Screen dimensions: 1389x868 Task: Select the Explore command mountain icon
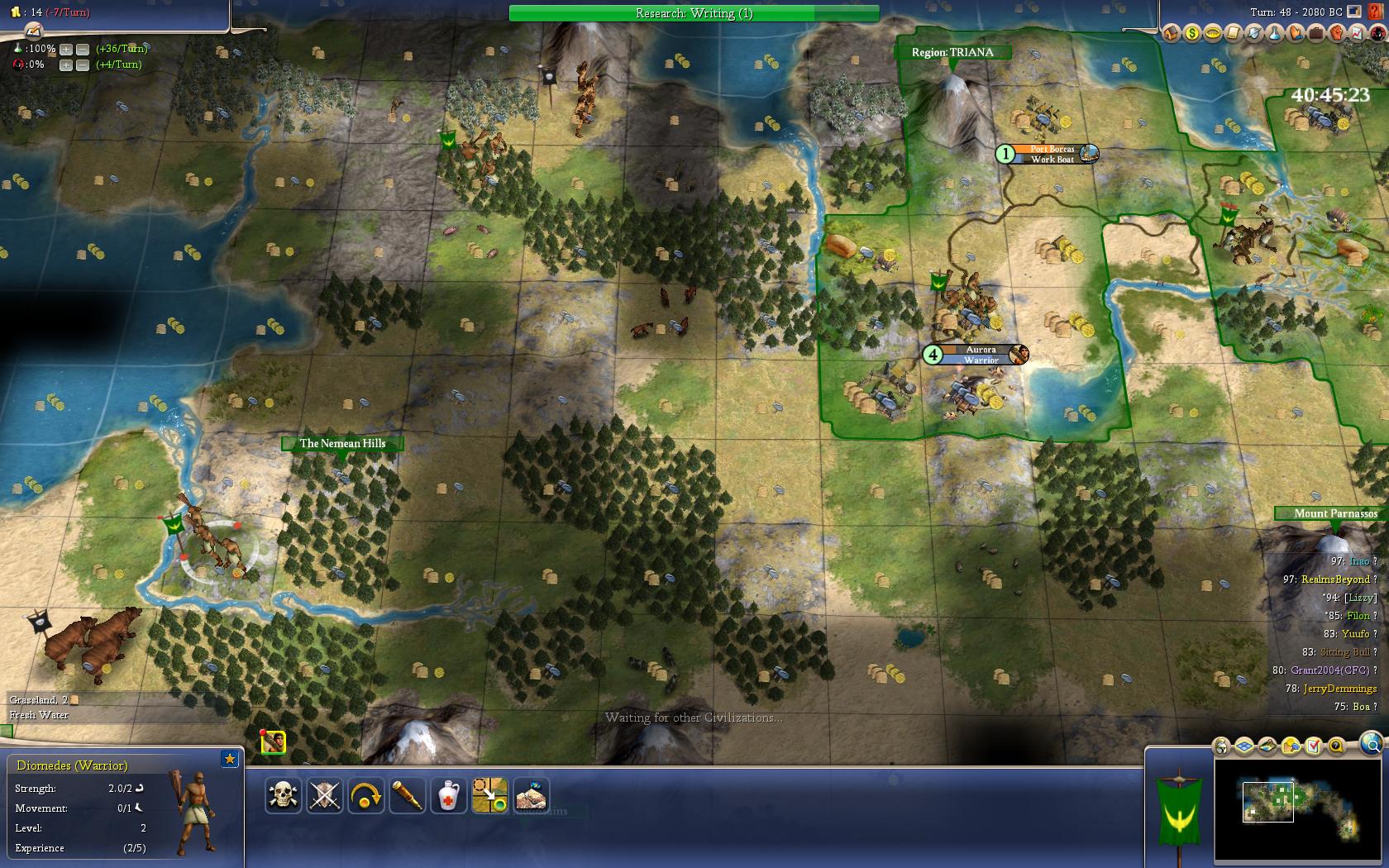pos(532,796)
